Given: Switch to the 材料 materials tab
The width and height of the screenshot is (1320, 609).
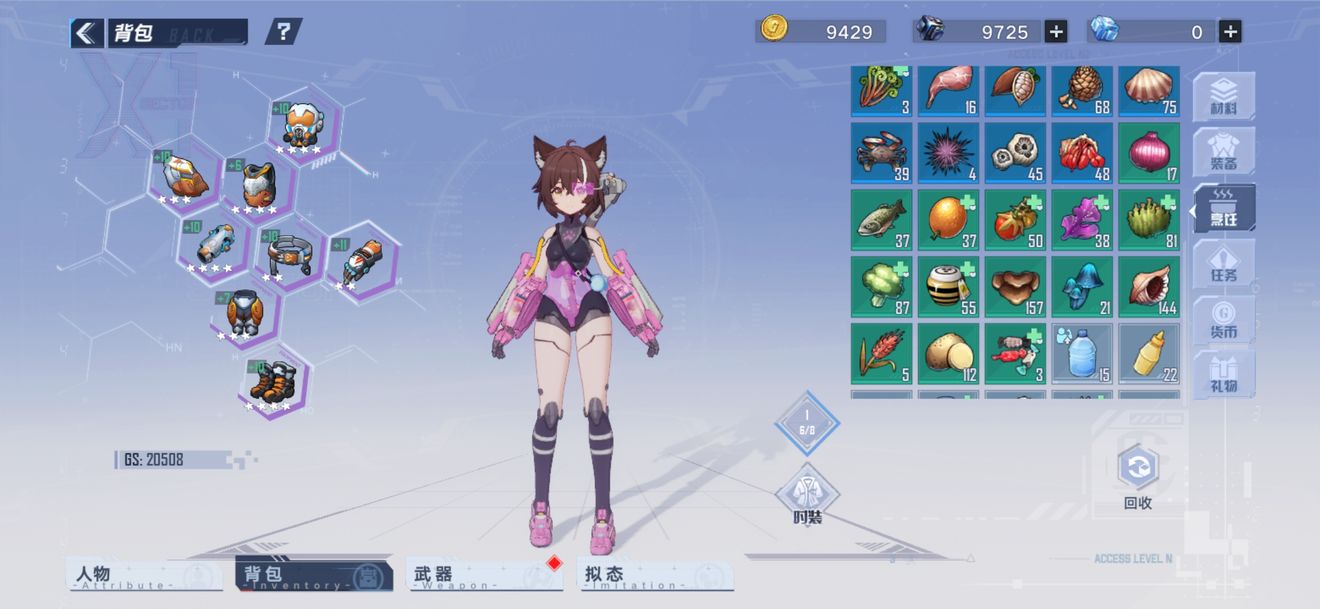Looking at the screenshot, I should point(1223,97).
